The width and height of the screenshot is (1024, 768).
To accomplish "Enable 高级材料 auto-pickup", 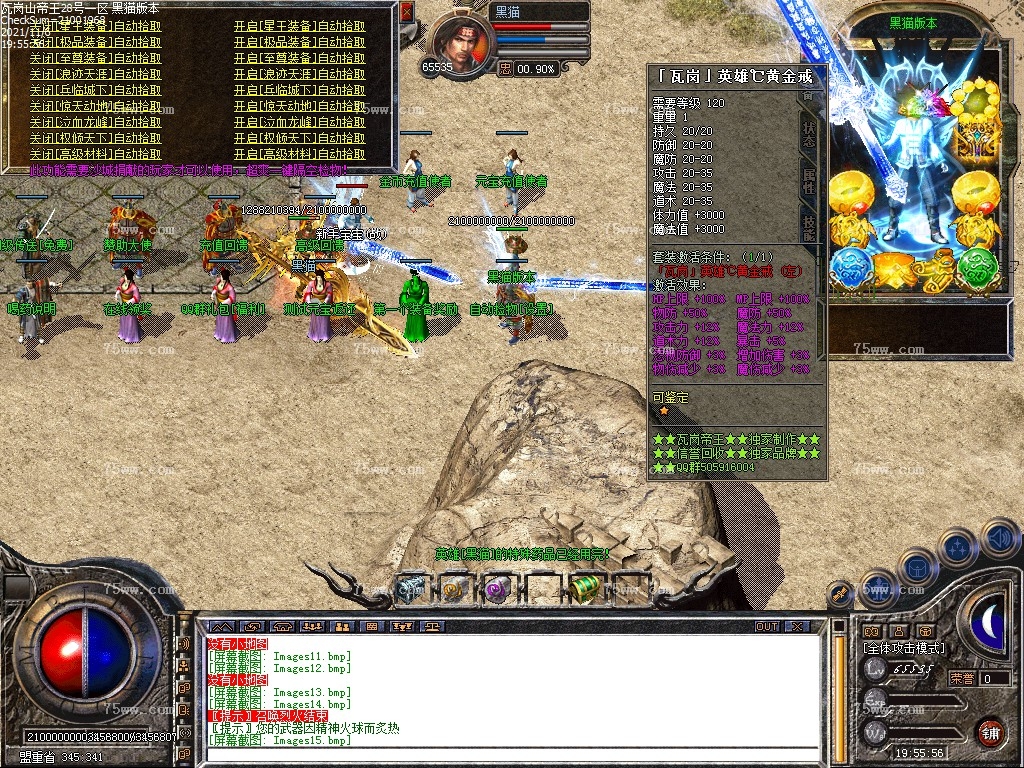I will [299, 154].
